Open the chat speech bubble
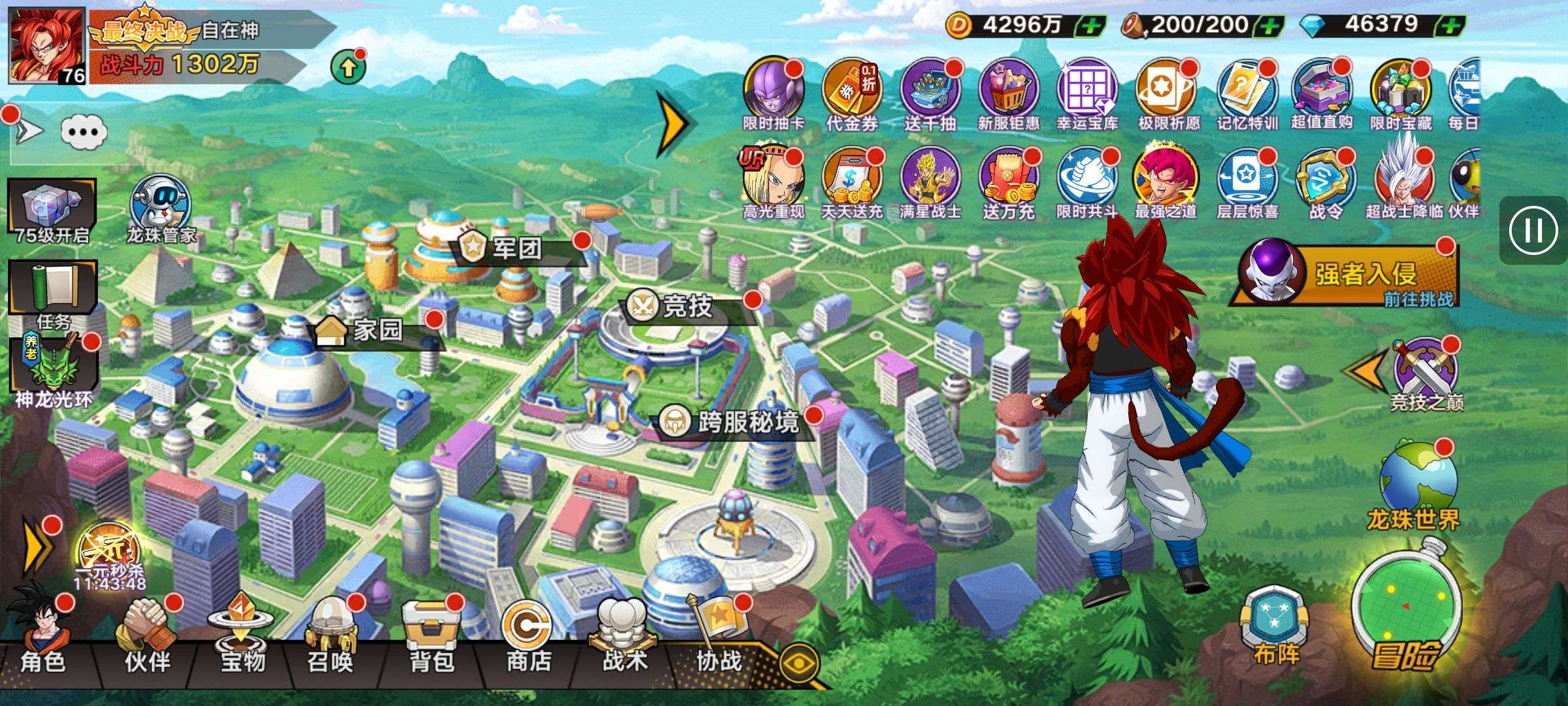The image size is (1568, 706). pyautogui.click(x=84, y=132)
